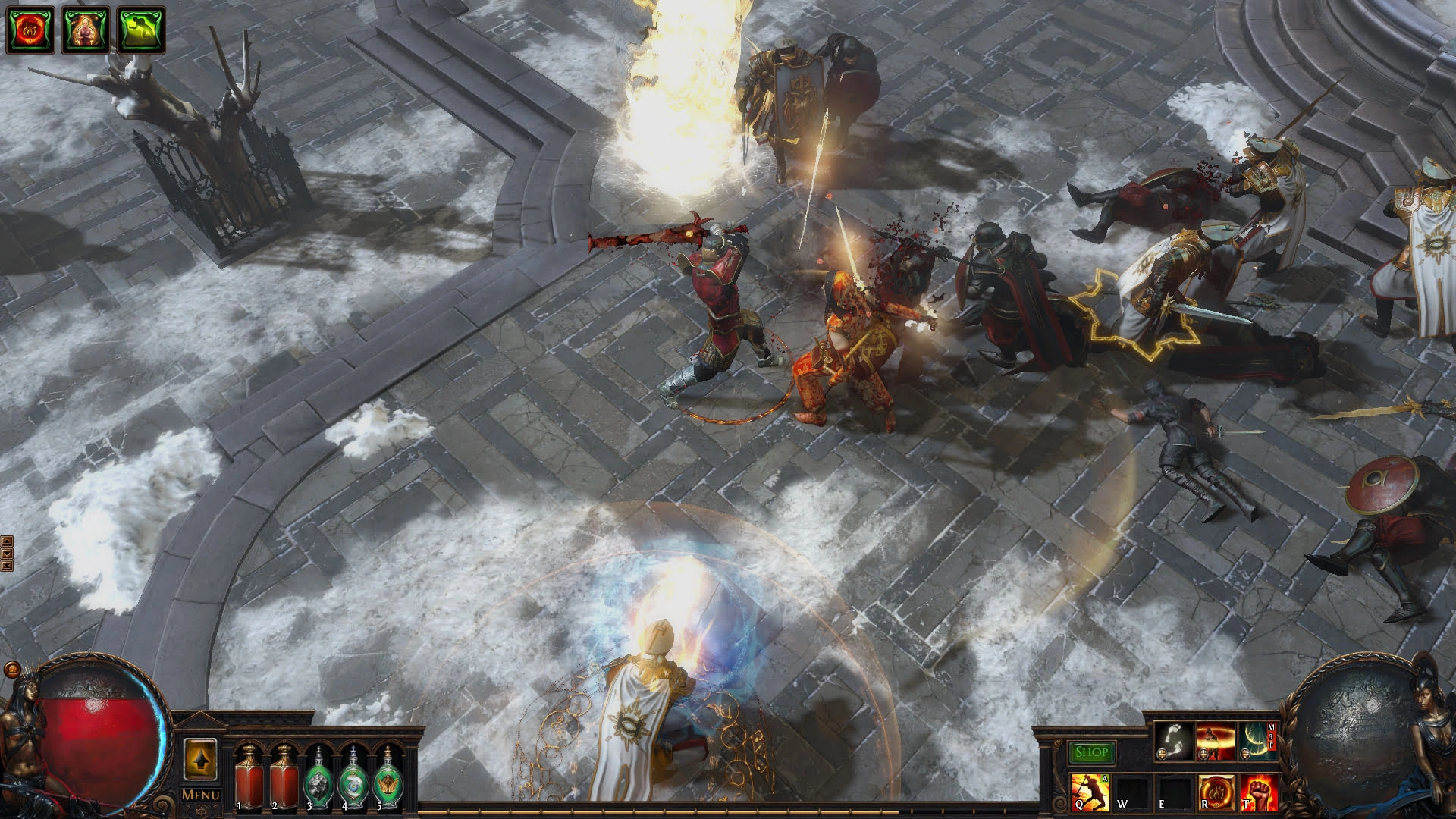Click the fire ring buff icon
This screenshot has height=819, width=1456.
pyautogui.click(x=30, y=30)
